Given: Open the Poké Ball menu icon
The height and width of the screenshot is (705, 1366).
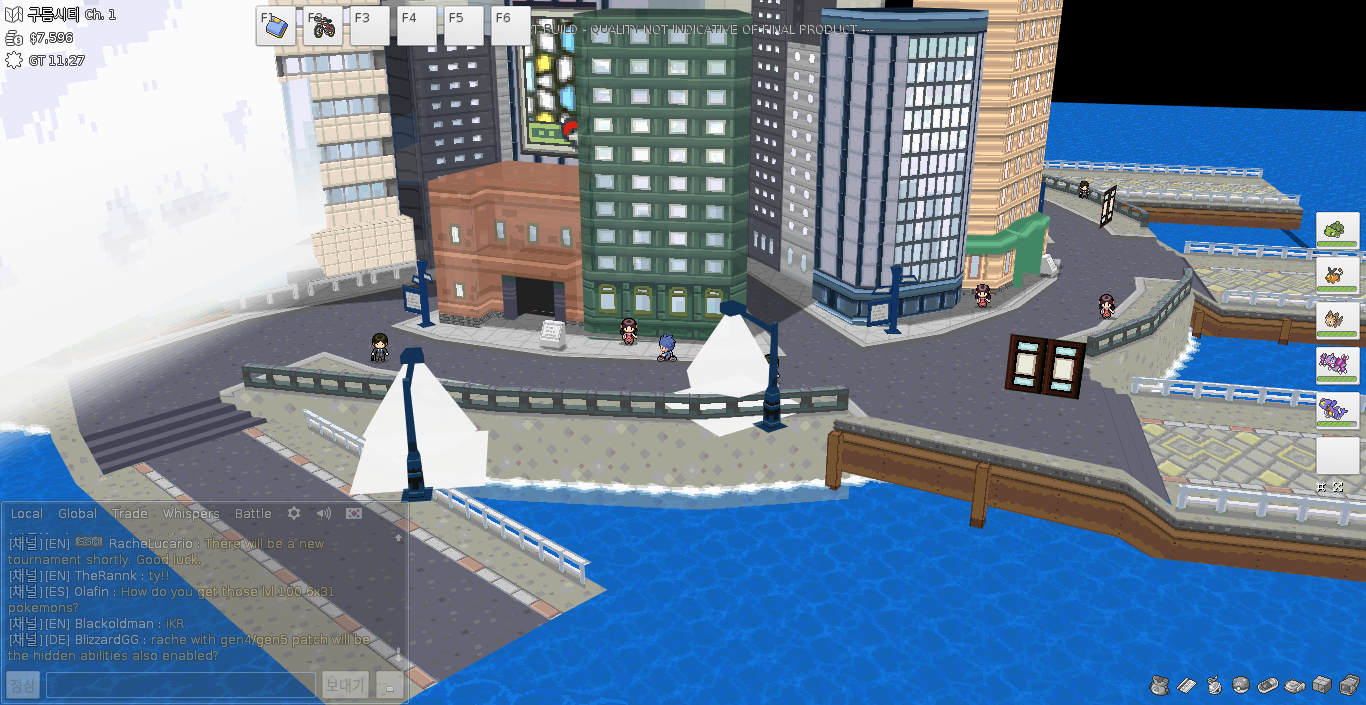Looking at the screenshot, I should [x=1240, y=685].
